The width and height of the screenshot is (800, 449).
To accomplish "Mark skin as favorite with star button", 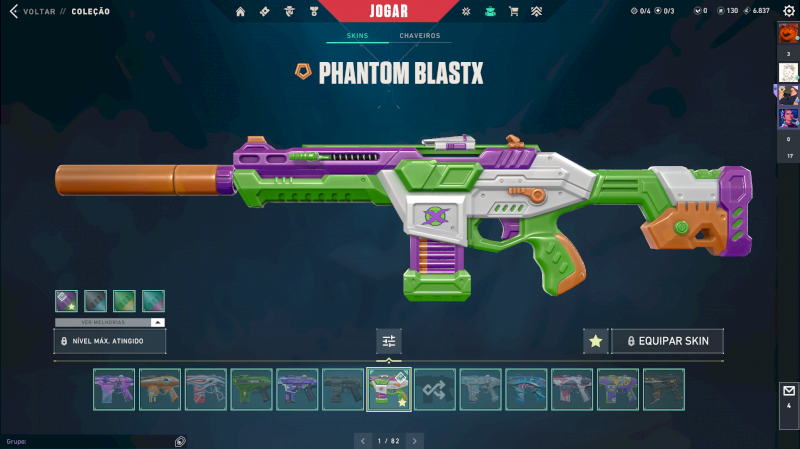I will point(595,341).
